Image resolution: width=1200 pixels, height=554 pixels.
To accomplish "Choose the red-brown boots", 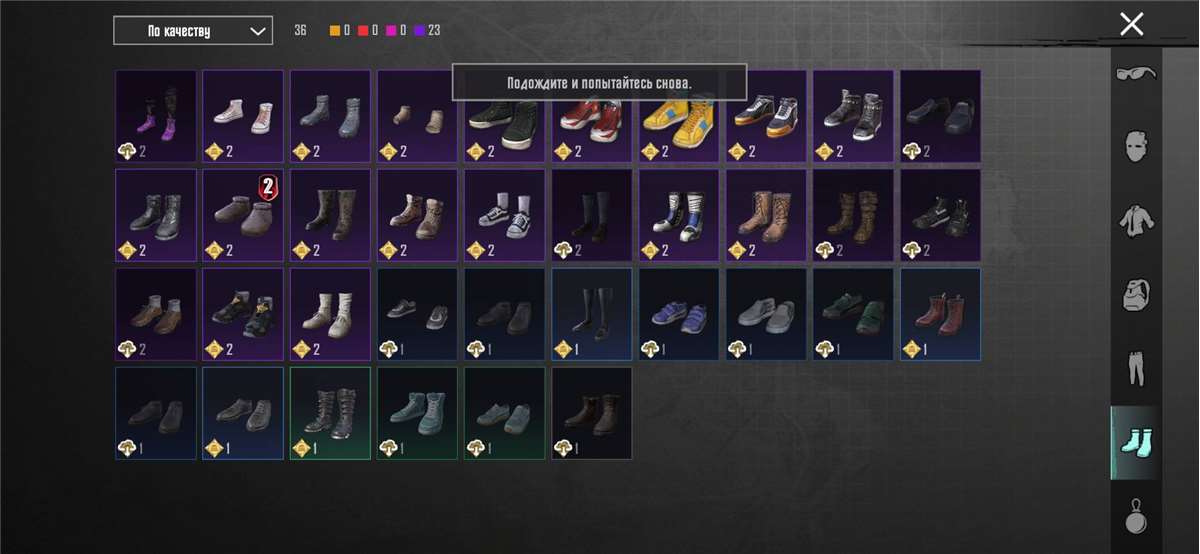I will [941, 314].
